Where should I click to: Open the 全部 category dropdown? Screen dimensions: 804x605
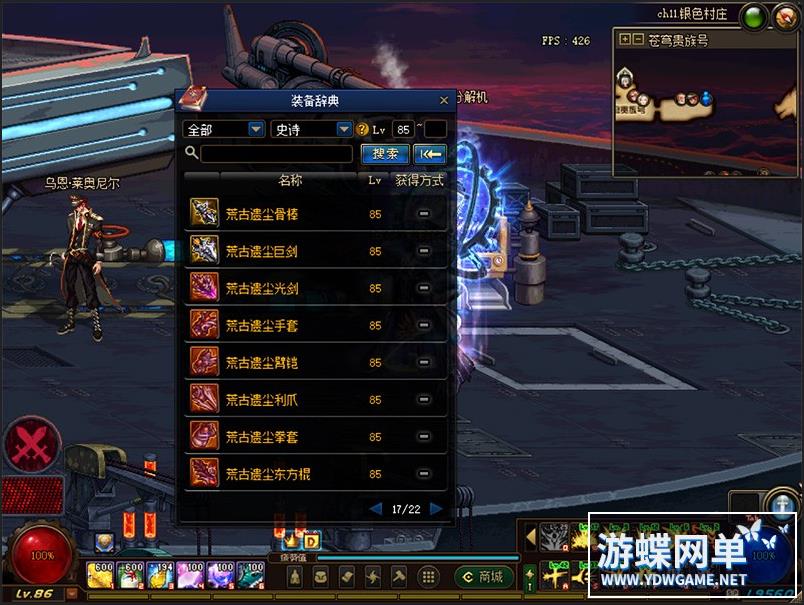click(256, 130)
